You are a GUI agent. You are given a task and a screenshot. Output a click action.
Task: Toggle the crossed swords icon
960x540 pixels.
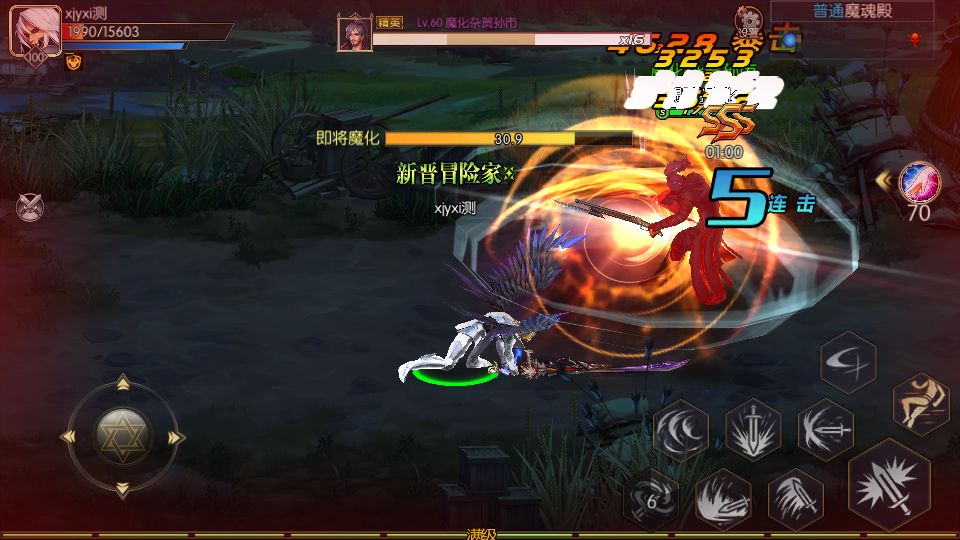[x=31, y=207]
